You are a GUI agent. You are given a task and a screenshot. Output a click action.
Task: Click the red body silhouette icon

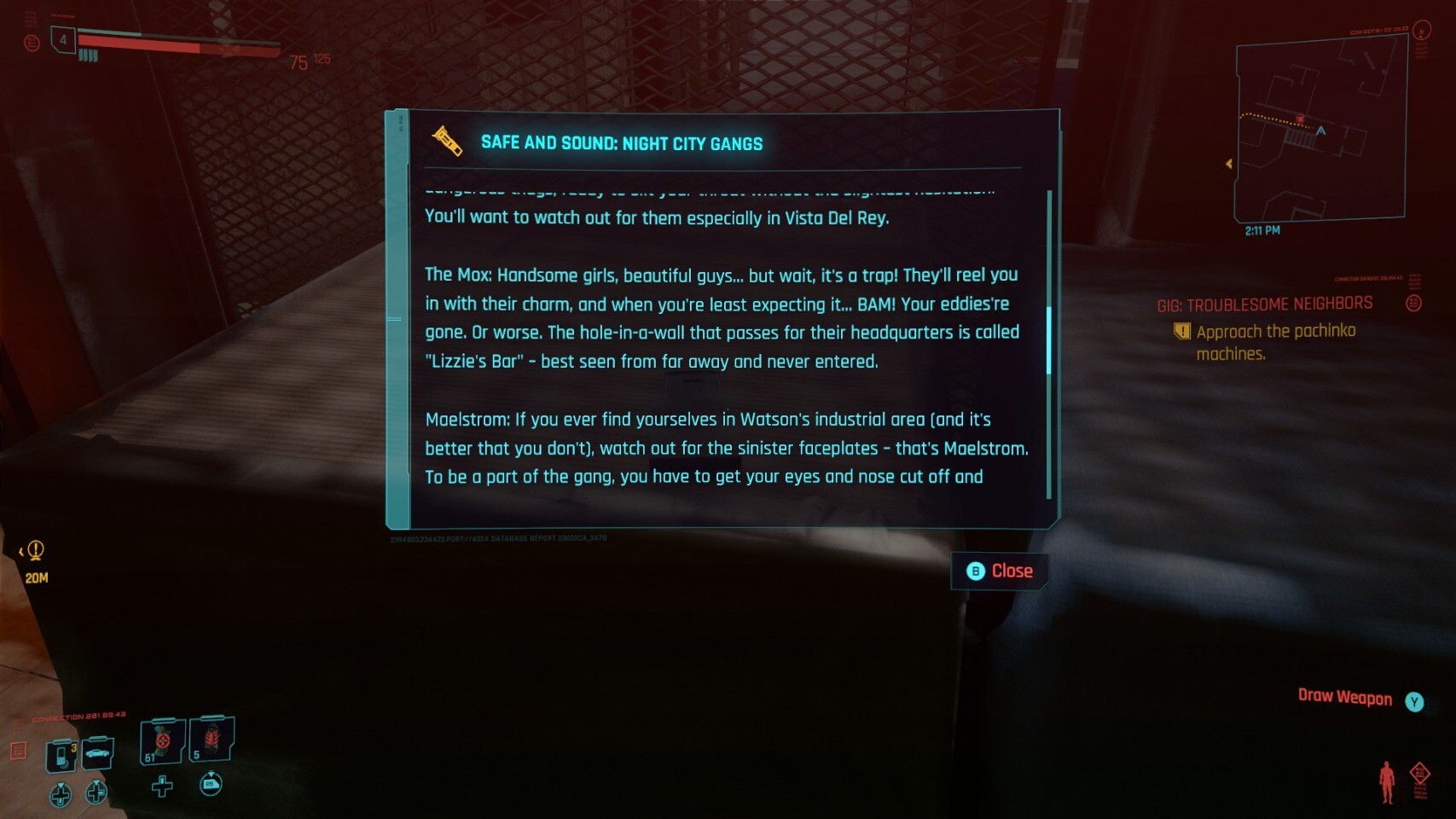click(x=1387, y=781)
